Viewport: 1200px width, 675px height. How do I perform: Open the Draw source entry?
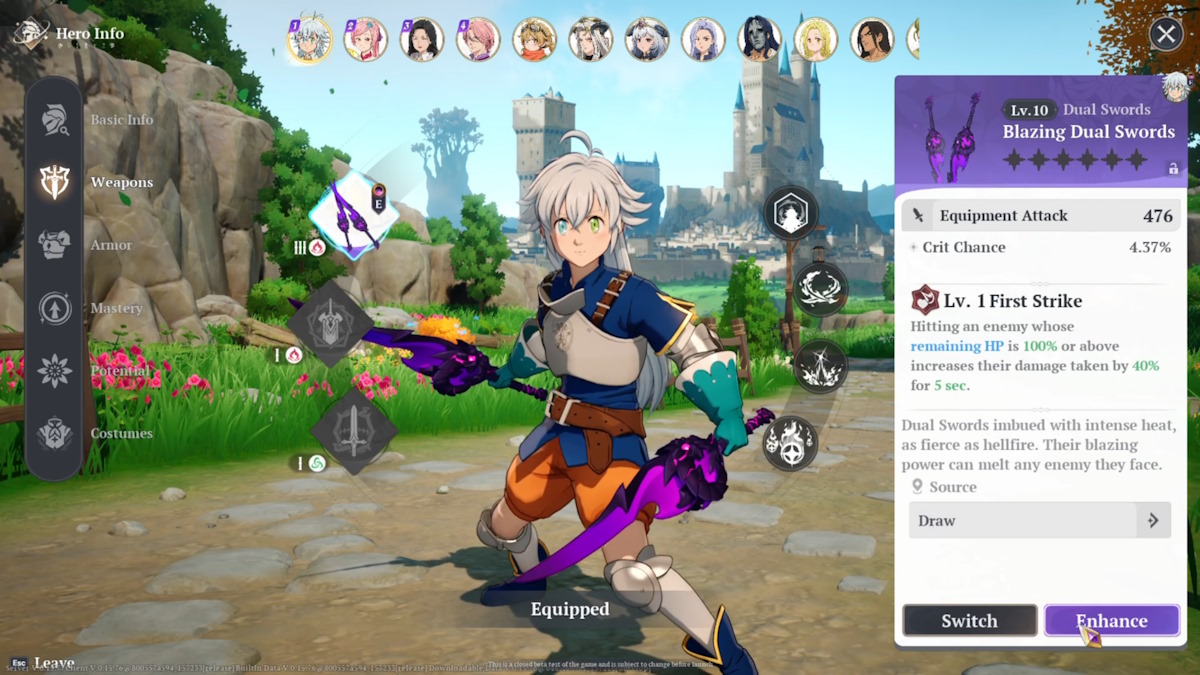1039,521
